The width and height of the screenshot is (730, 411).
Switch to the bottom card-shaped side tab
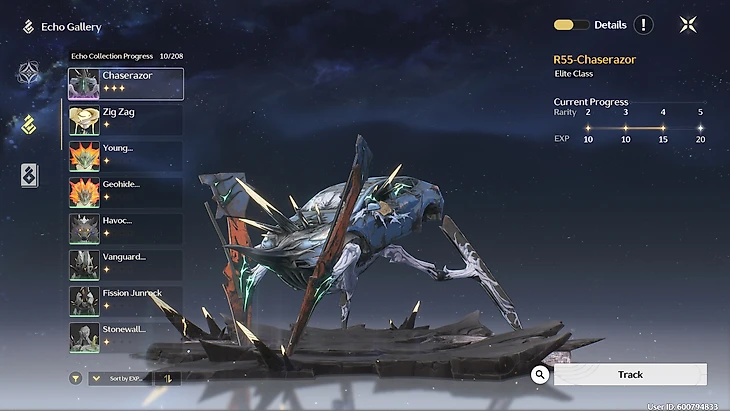point(29,175)
